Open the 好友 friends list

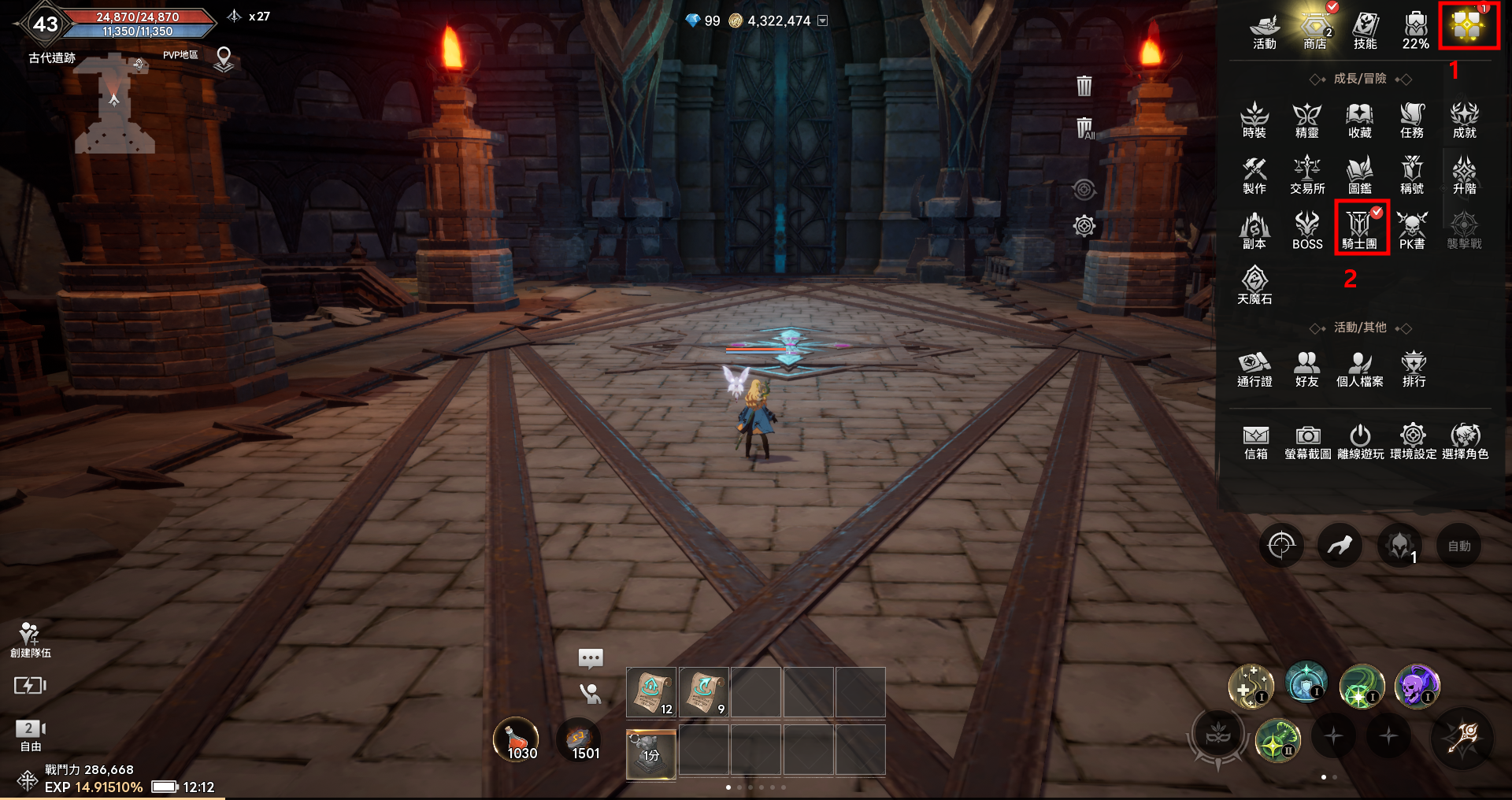click(1306, 369)
